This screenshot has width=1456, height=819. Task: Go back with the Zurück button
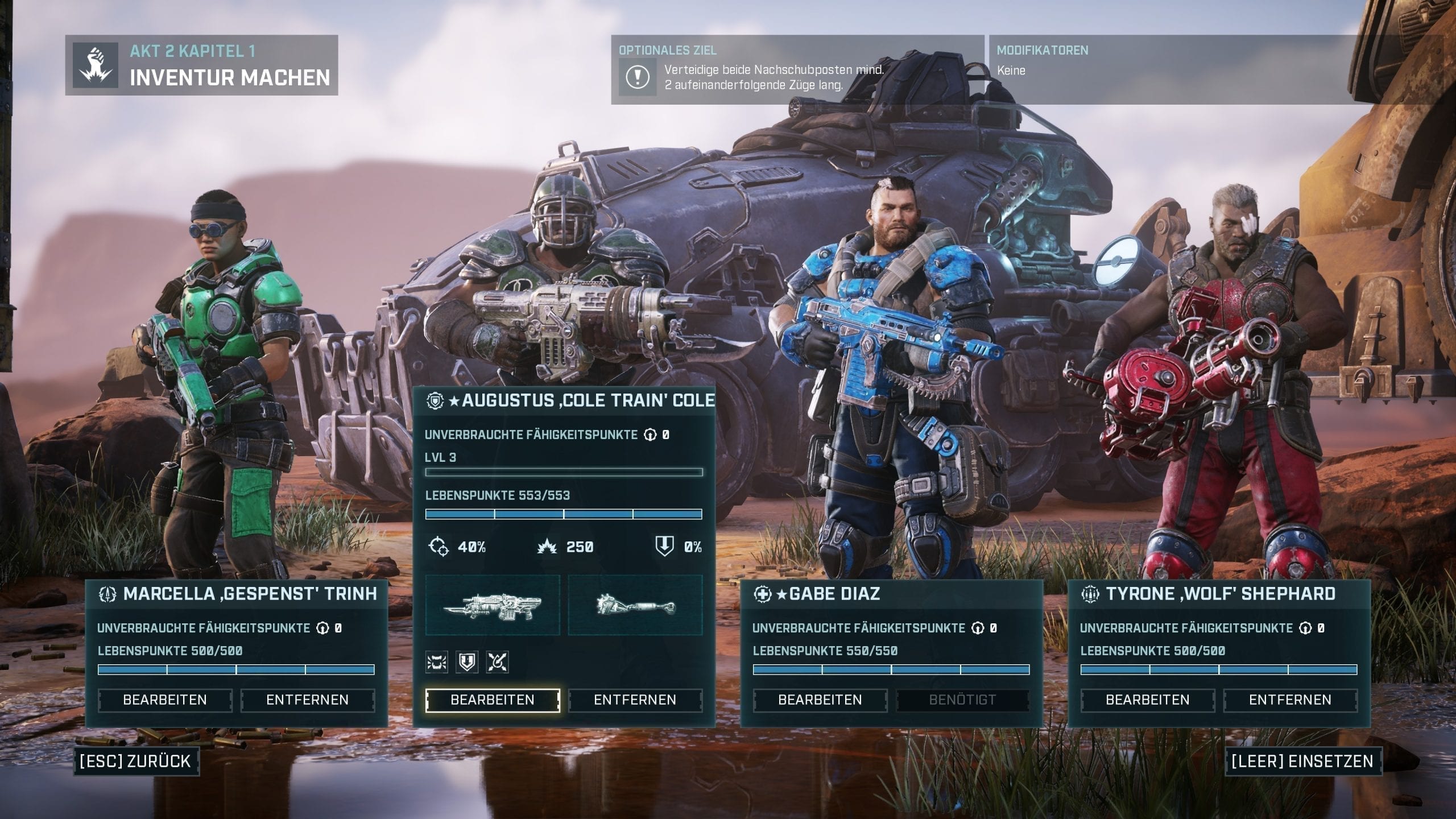click(136, 761)
